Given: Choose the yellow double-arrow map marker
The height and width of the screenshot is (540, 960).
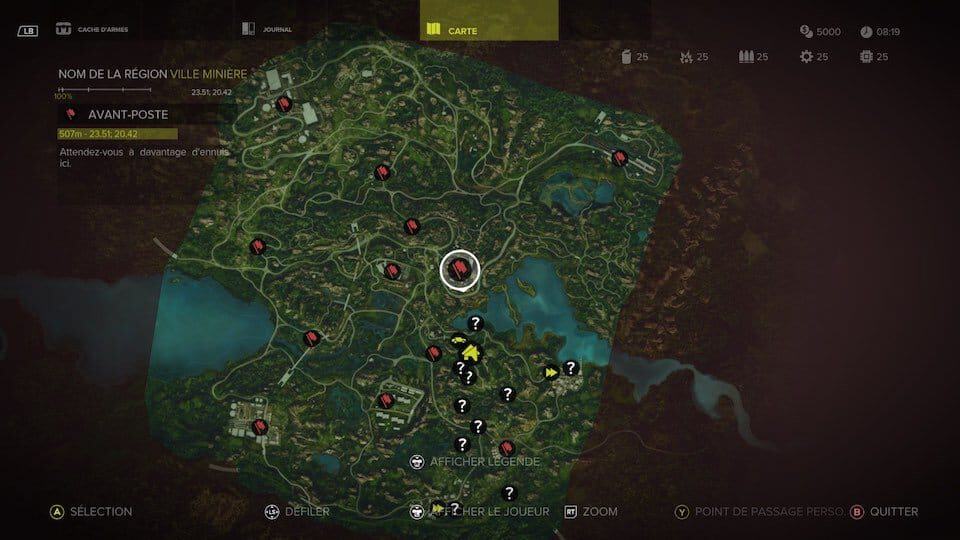Looking at the screenshot, I should click(550, 372).
